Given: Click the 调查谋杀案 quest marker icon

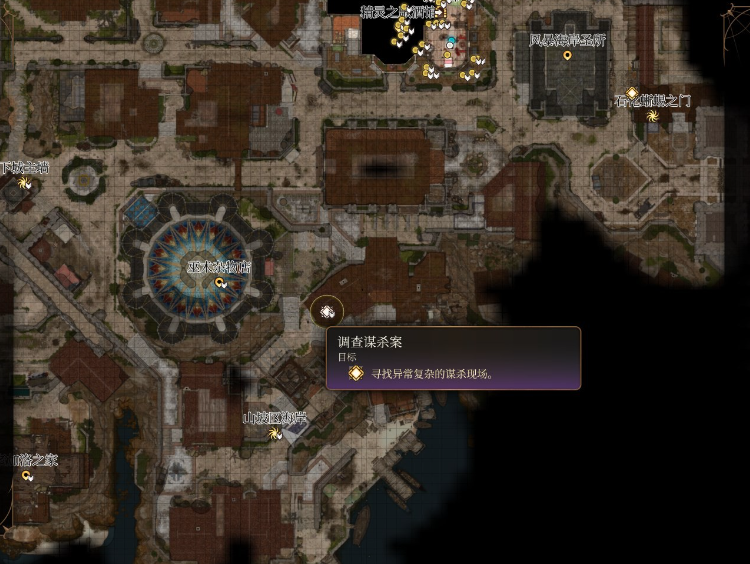Looking at the screenshot, I should (x=327, y=312).
